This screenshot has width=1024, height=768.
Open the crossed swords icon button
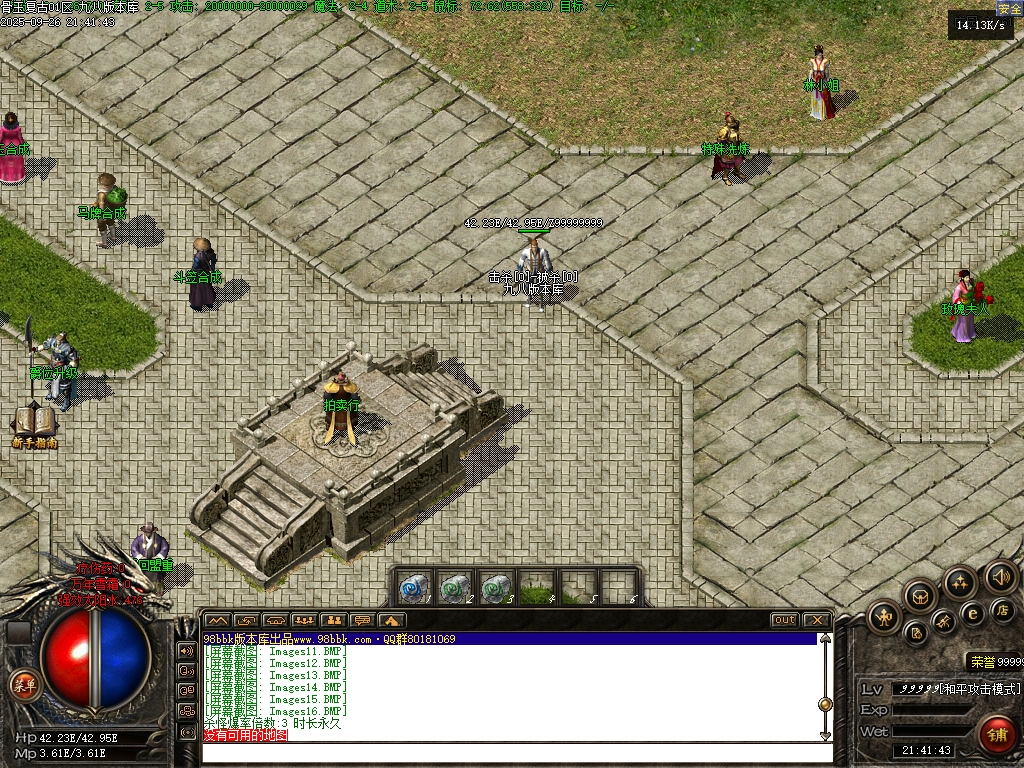[x=944, y=622]
